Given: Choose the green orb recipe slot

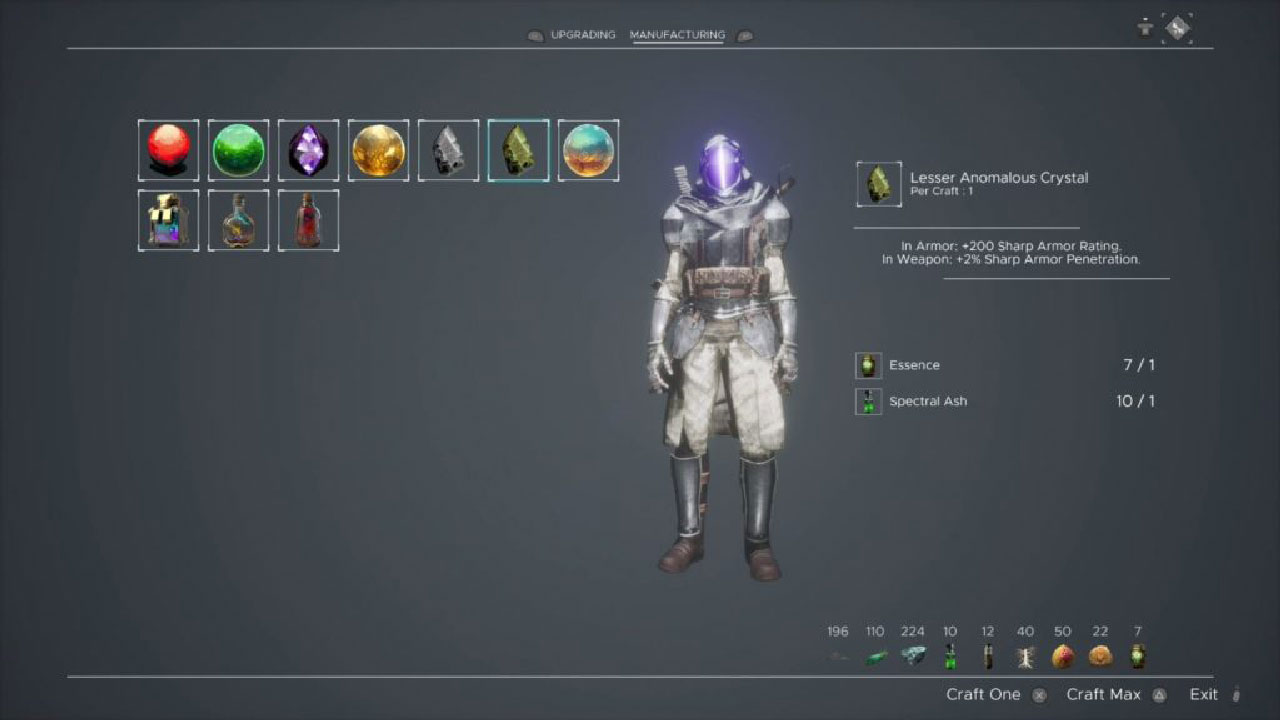Looking at the screenshot, I should (238, 150).
